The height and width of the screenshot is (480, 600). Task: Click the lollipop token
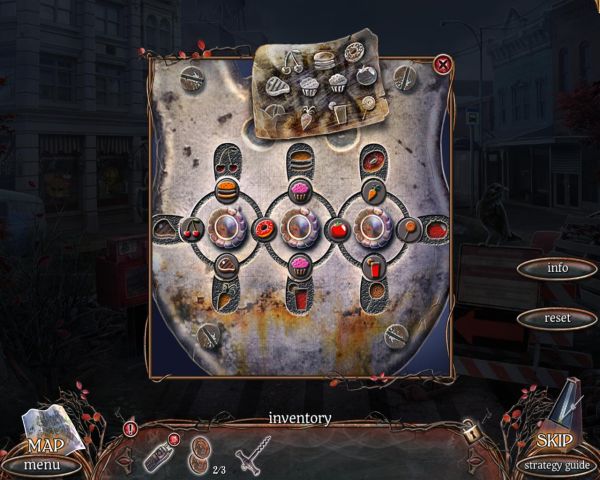410,228
